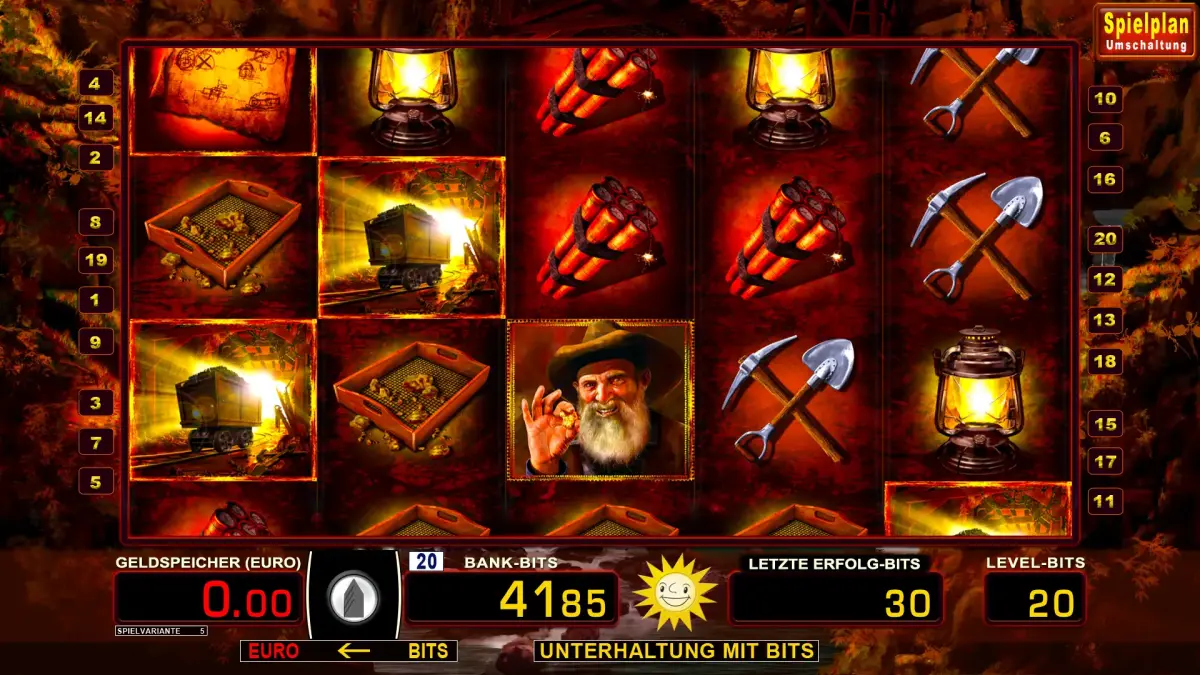
Task: Select payline marker number 1
Action: pos(95,299)
